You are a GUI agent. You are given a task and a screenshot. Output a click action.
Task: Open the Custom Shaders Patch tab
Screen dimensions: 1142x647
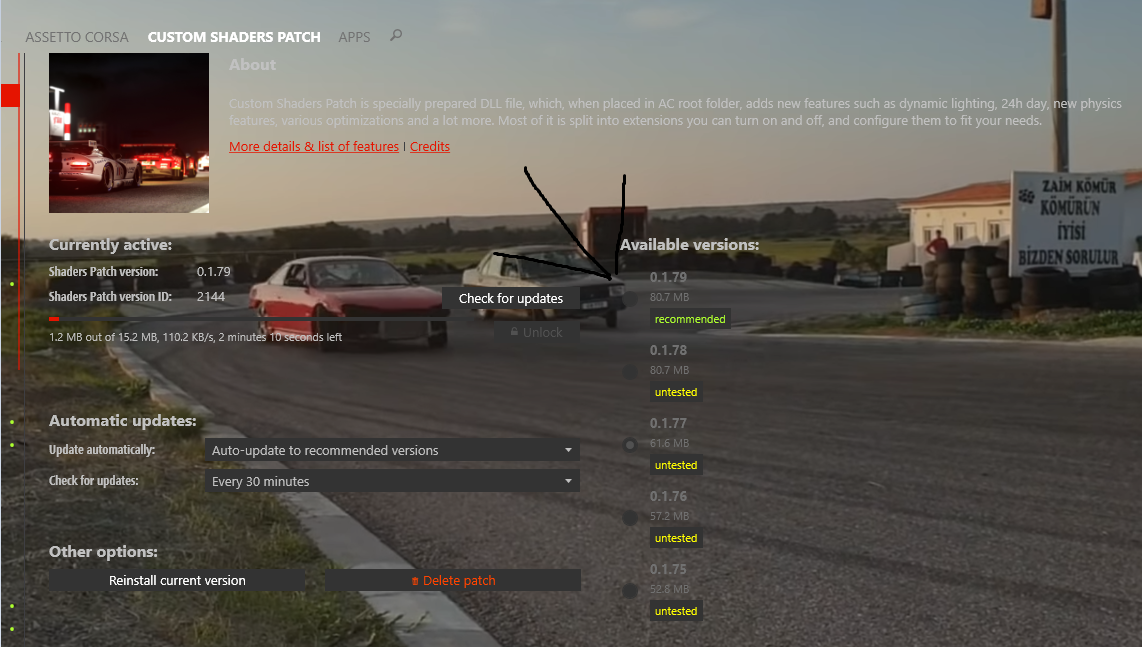(234, 37)
